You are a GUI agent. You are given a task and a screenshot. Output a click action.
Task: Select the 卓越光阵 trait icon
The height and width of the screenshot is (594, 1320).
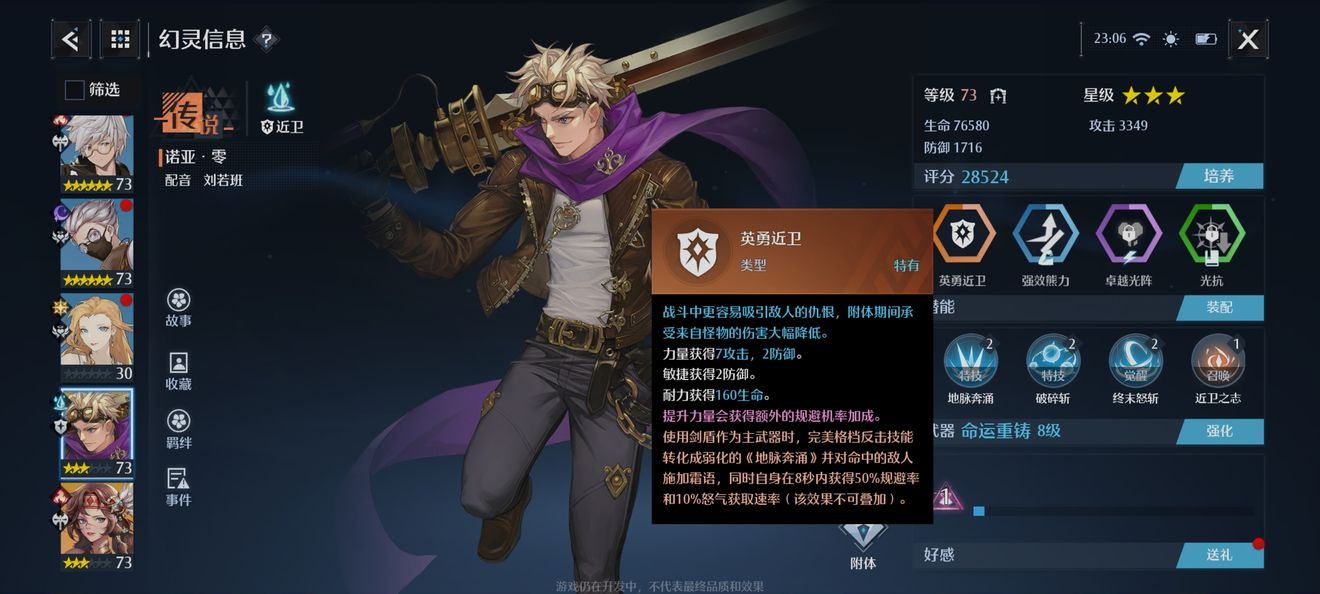tap(1128, 235)
